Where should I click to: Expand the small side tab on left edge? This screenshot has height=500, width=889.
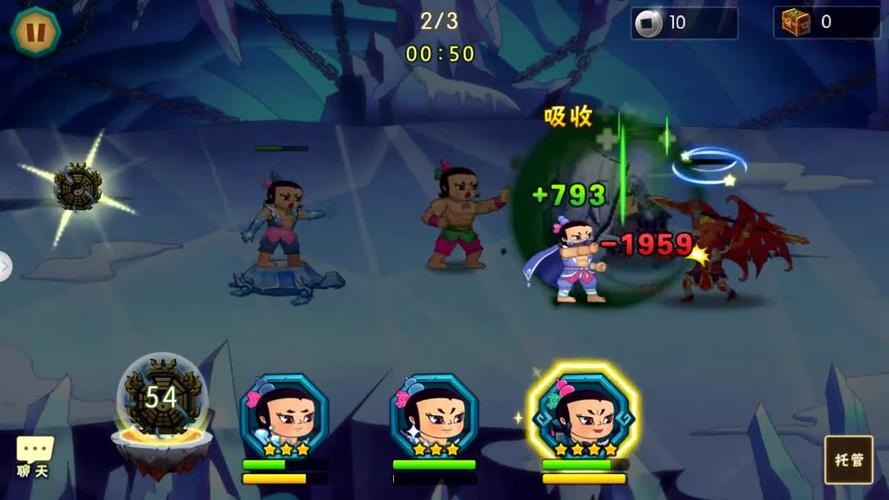[5, 266]
